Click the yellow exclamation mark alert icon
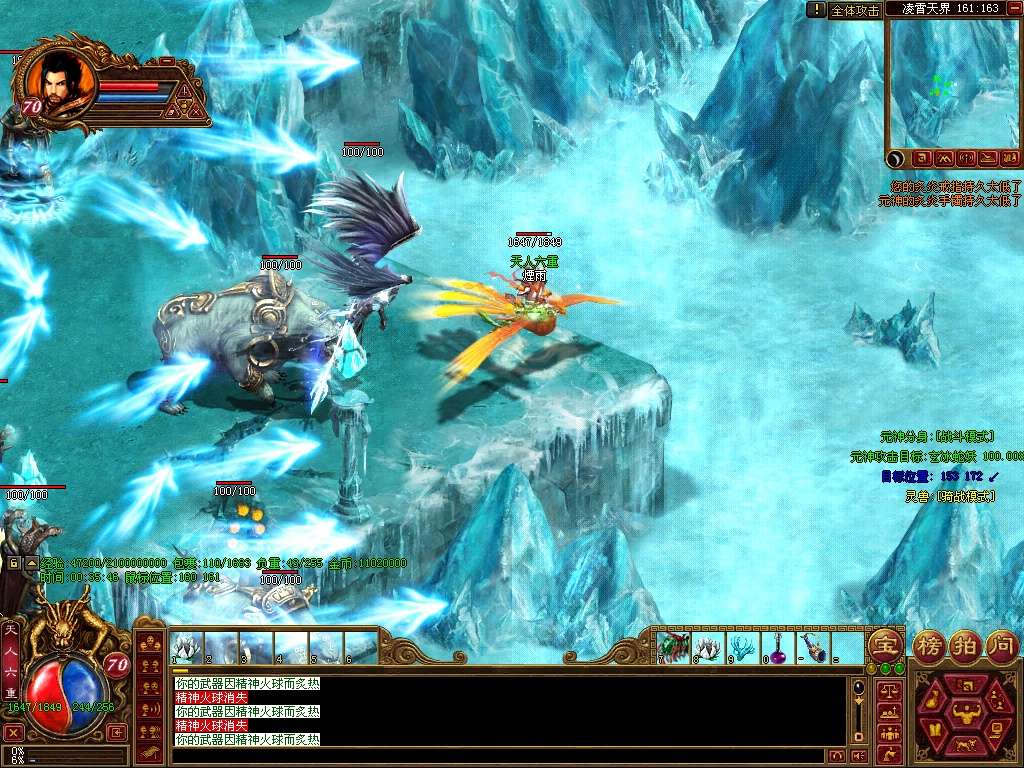The width and height of the screenshot is (1024, 768). [x=817, y=9]
